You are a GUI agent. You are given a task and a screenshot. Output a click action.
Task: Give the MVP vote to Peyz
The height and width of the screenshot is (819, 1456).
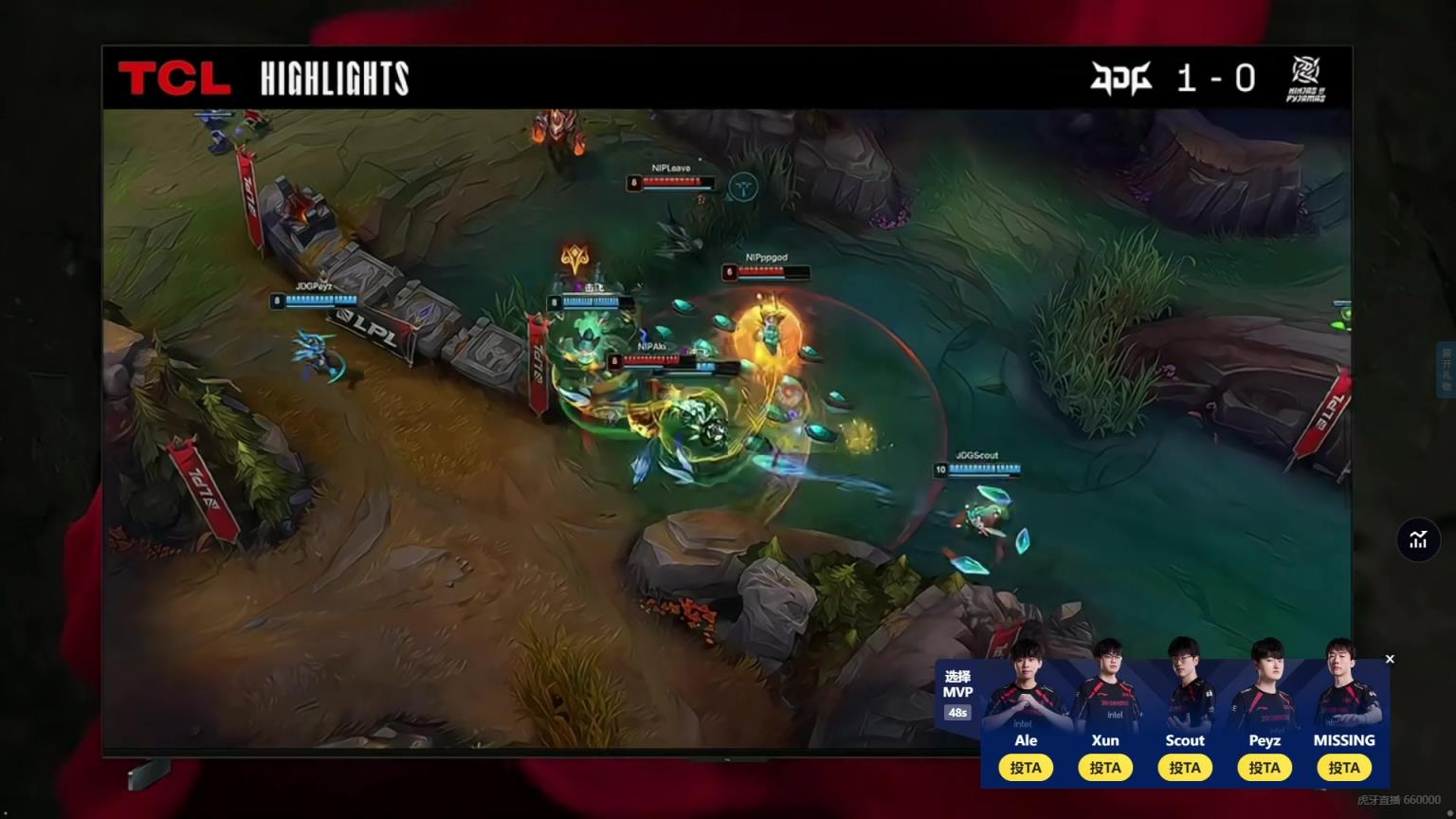click(1265, 768)
